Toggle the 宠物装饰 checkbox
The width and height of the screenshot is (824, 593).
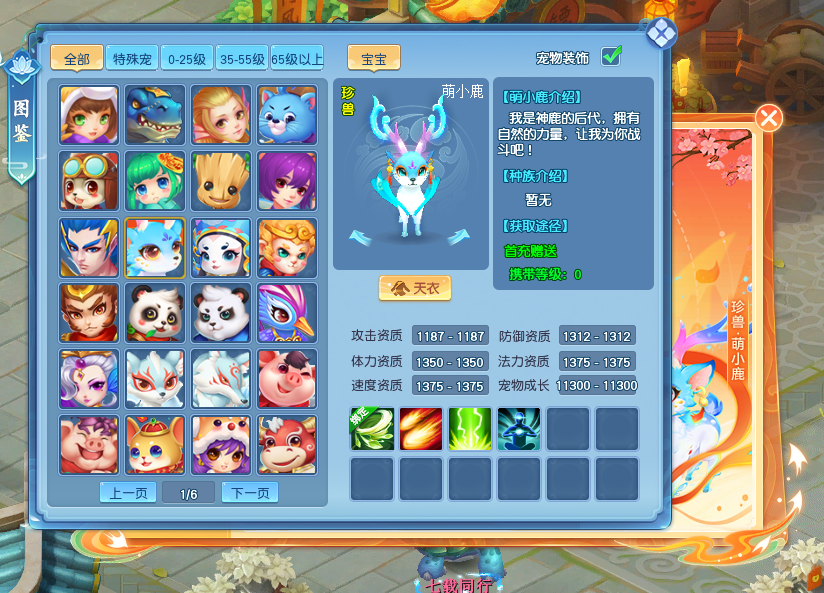(611, 56)
